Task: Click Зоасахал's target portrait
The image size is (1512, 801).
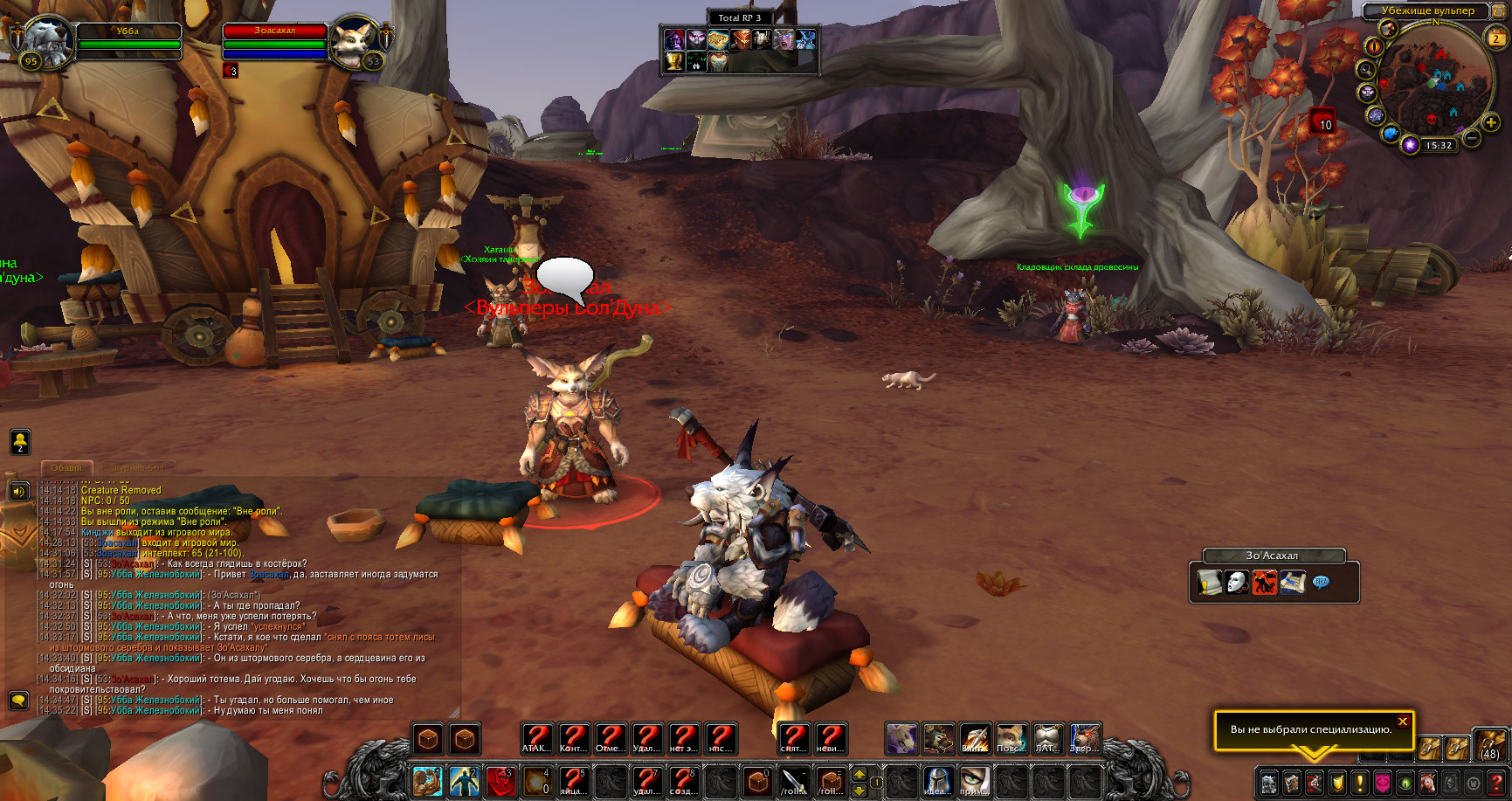Action: tap(356, 42)
